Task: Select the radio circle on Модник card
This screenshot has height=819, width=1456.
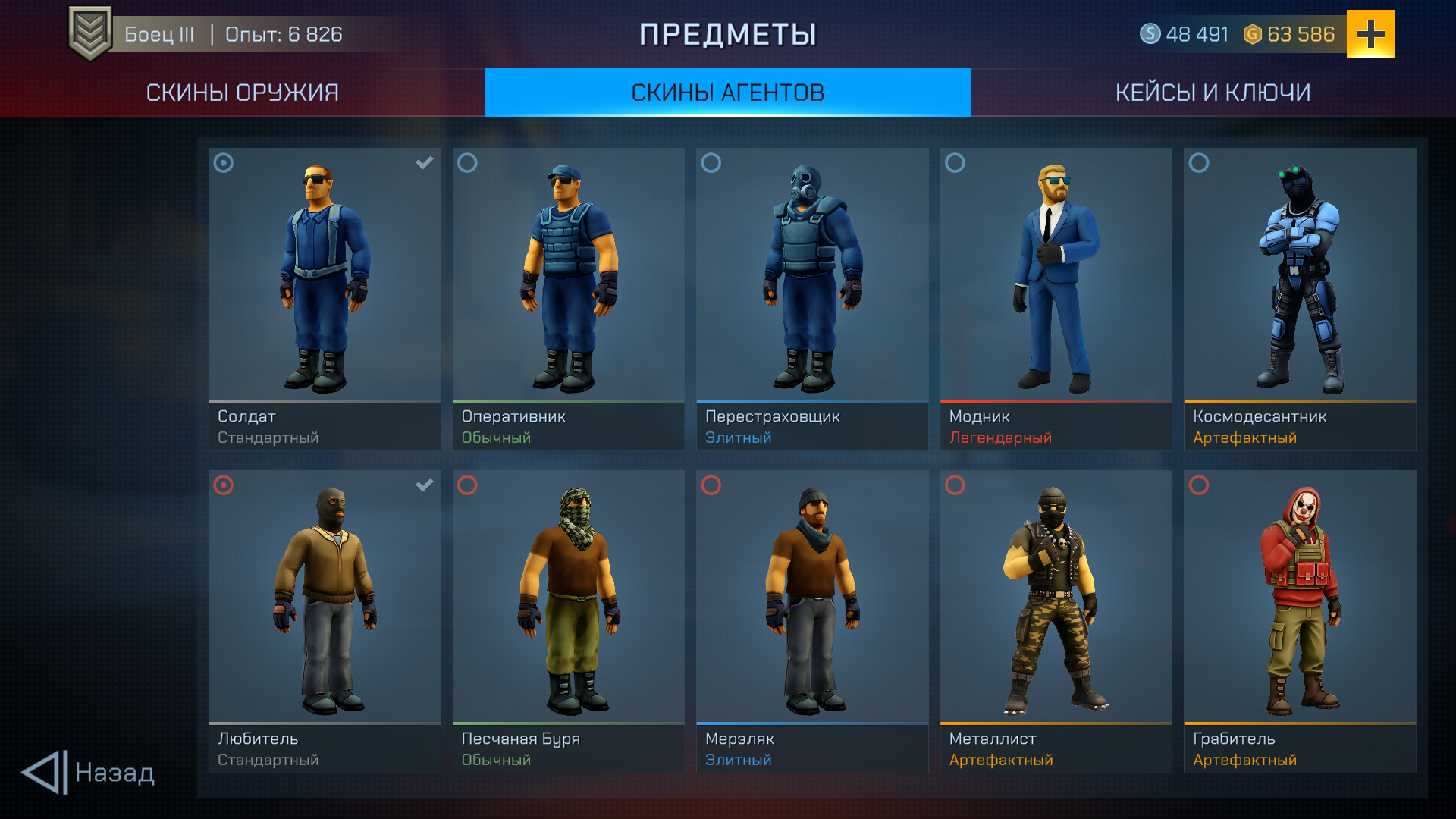Action: [955, 162]
